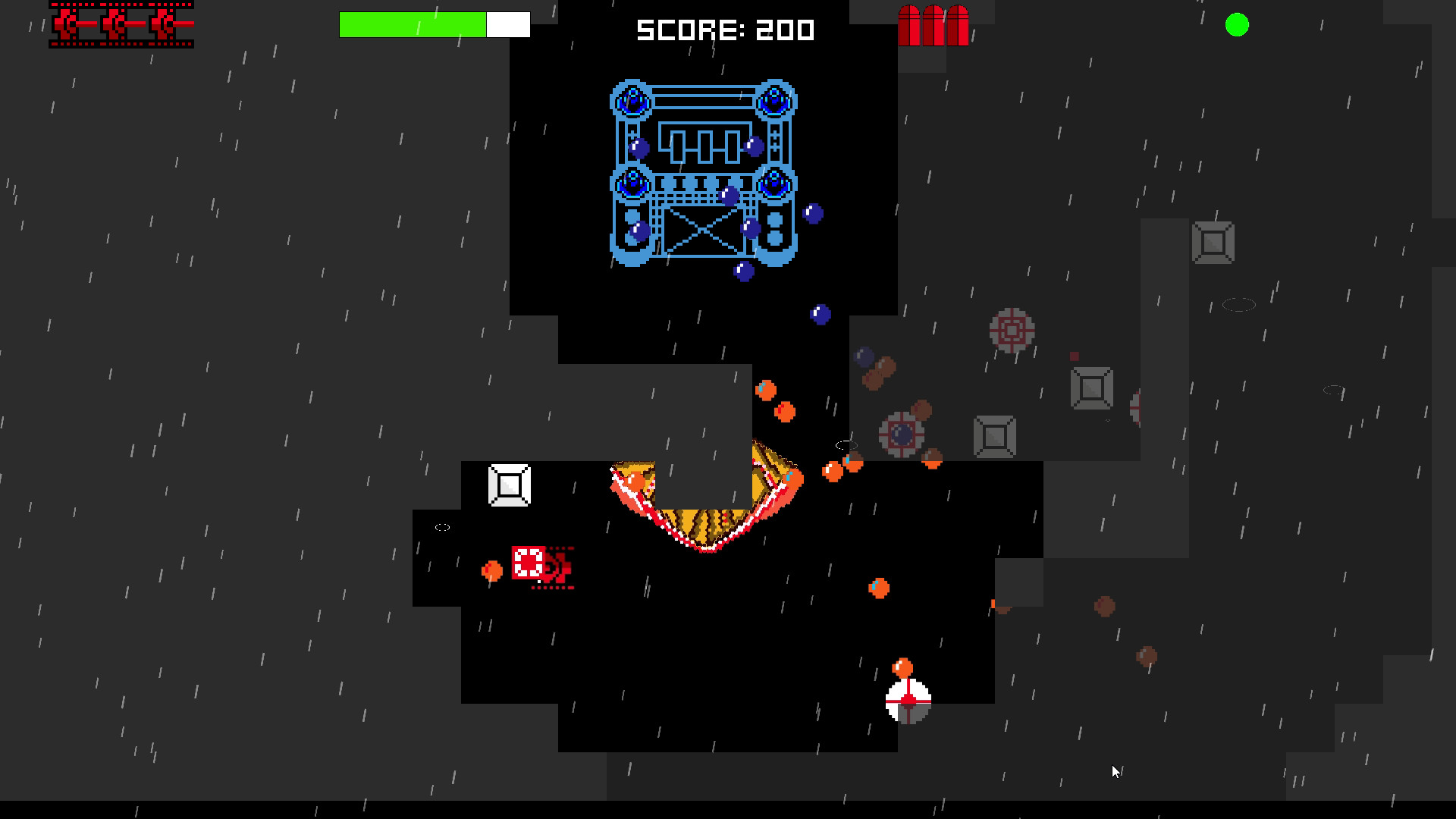Click the rightmost red bomb ammo icon
This screenshot has height=819, width=1456.
(x=956, y=25)
